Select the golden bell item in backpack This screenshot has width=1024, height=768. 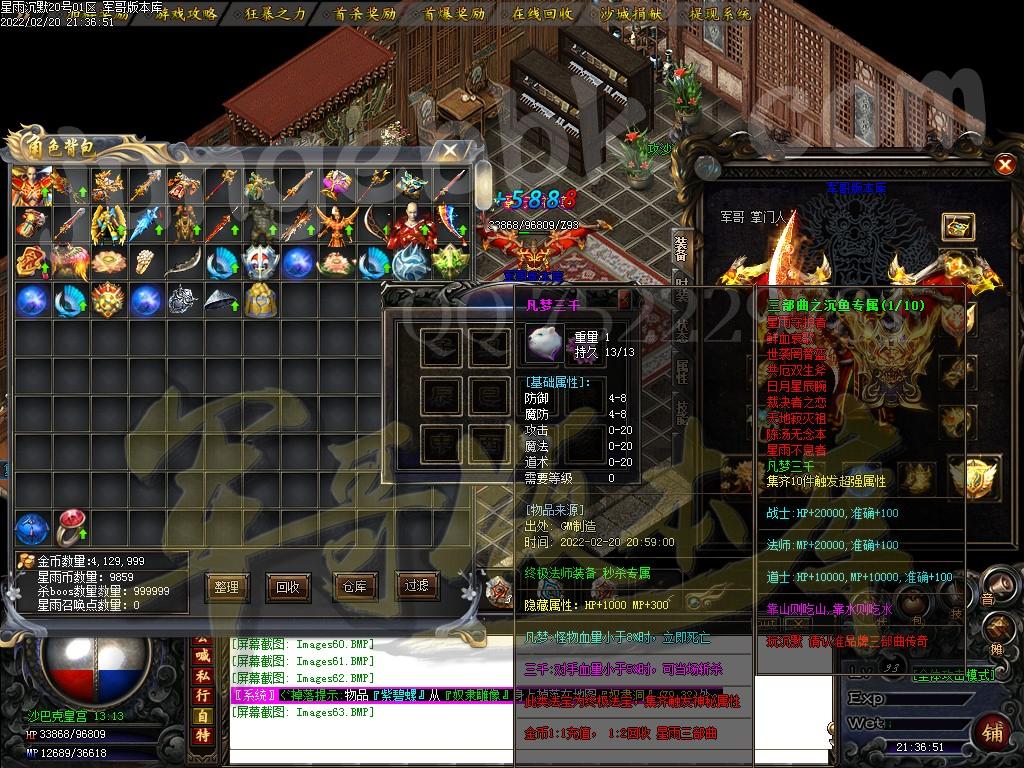[x=260, y=299]
